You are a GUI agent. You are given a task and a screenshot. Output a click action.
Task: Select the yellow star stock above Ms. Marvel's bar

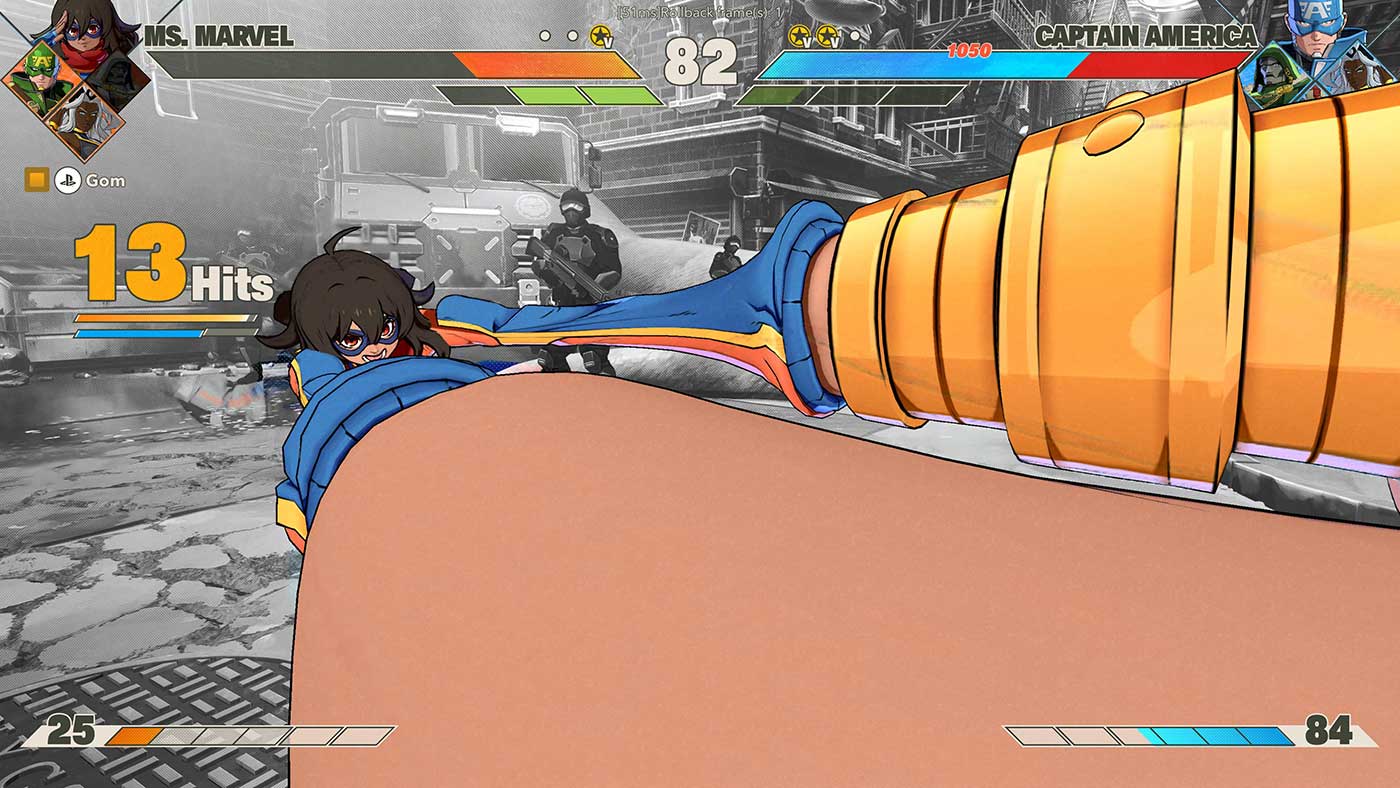[600, 35]
